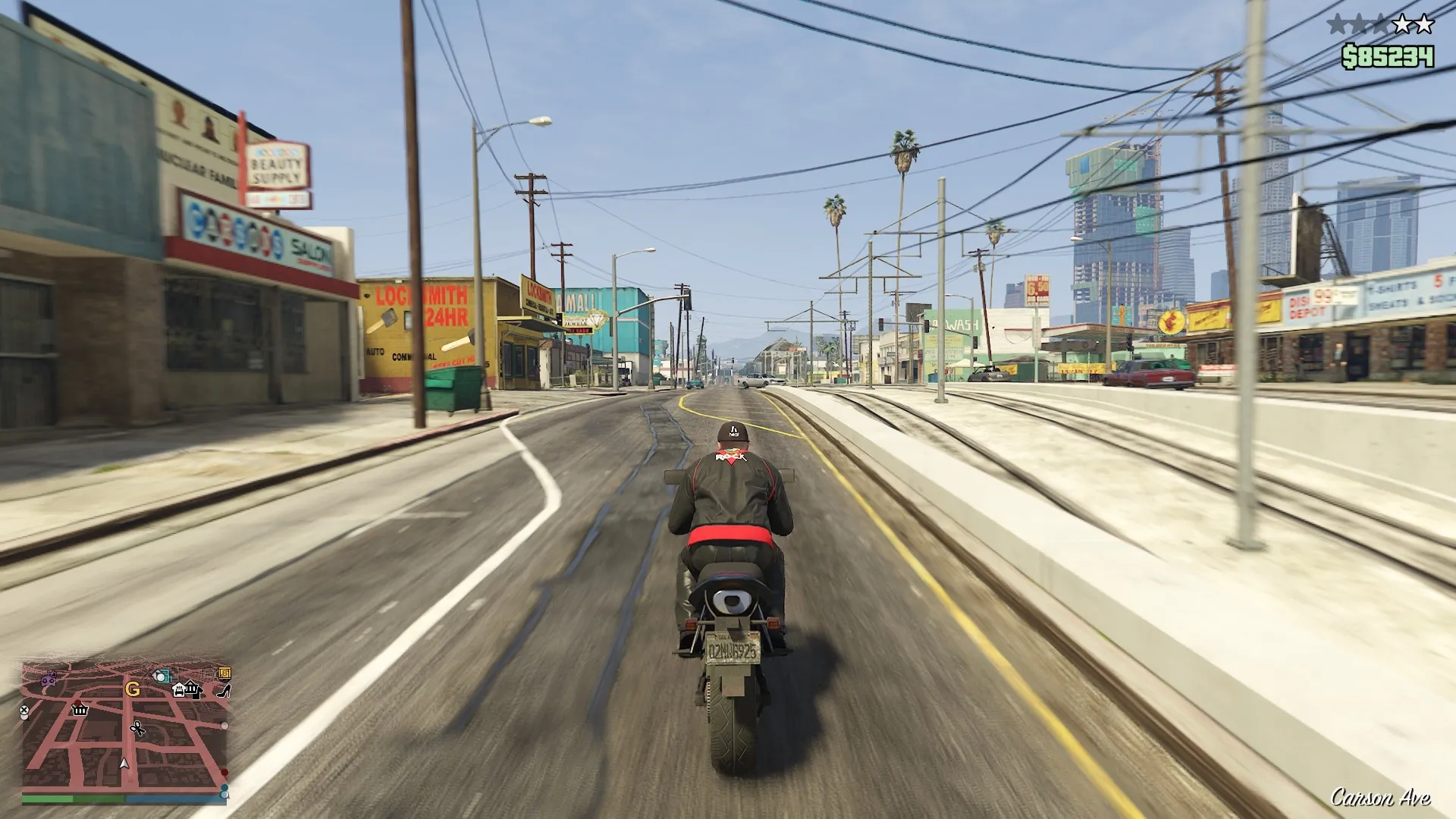Click the white player arrow on the minimap
The image size is (1456, 819).
[x=124, y=764]
